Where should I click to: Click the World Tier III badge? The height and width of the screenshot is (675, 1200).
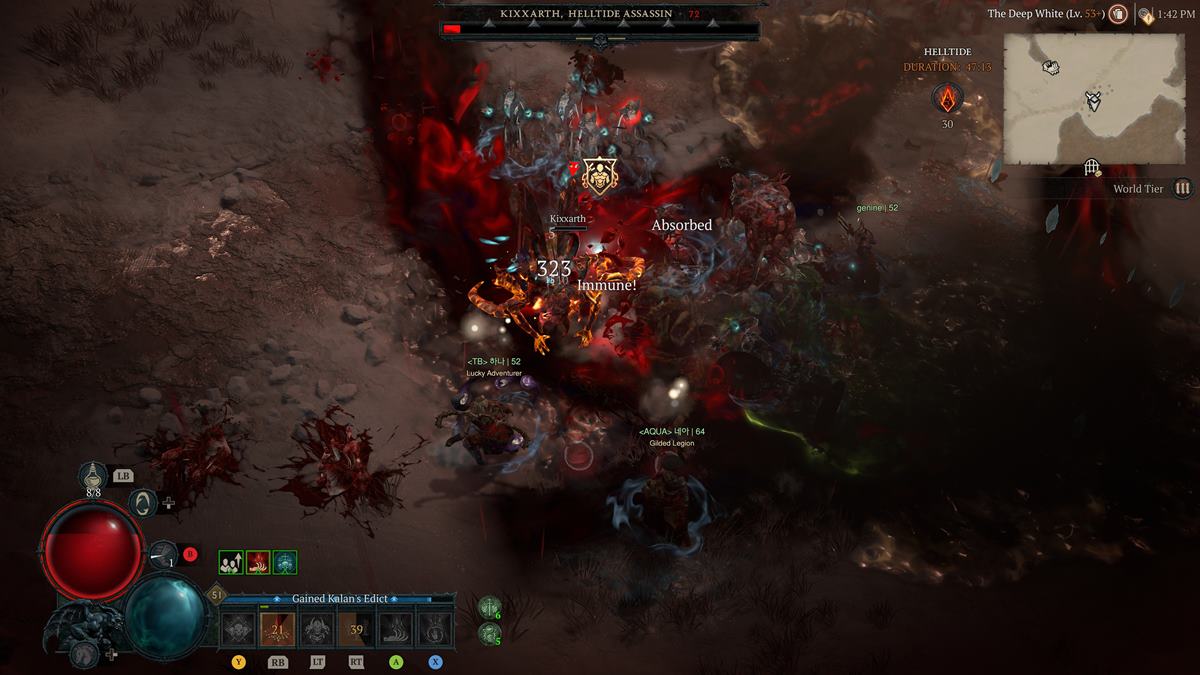(1183, 188)
